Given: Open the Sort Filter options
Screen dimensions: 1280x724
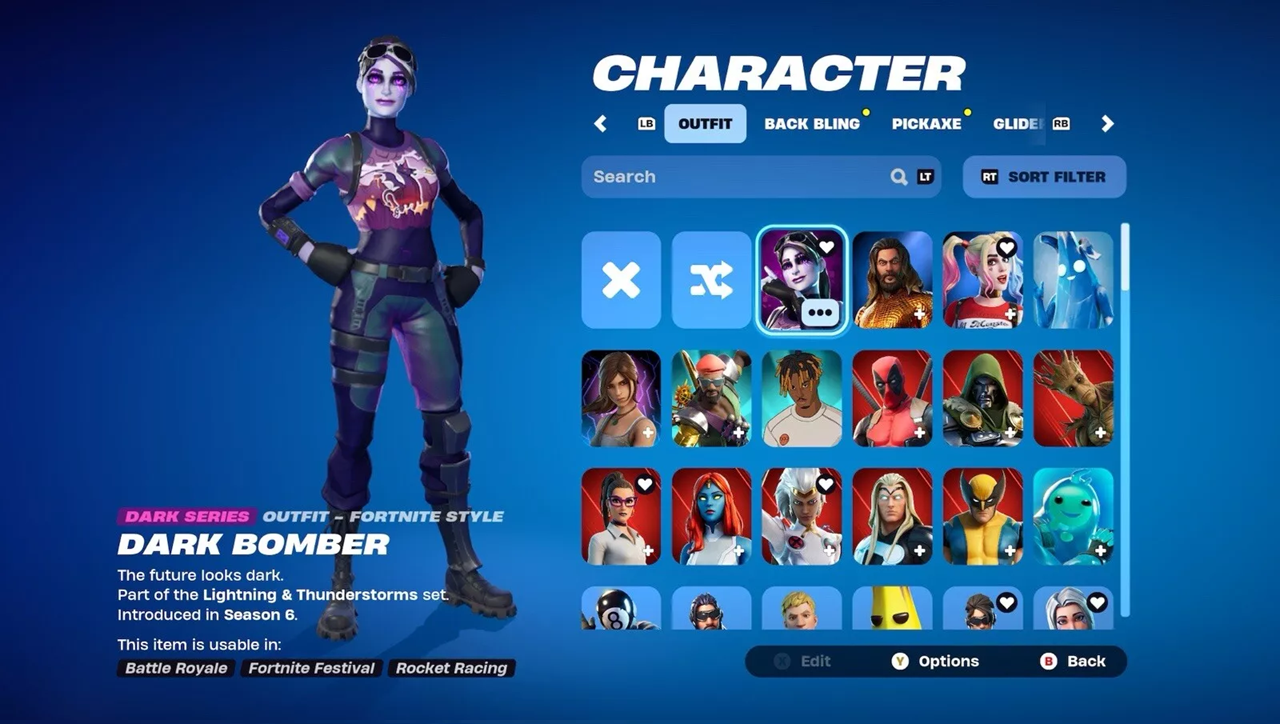Looking at the screenshot, I should tap(1044, 177).
